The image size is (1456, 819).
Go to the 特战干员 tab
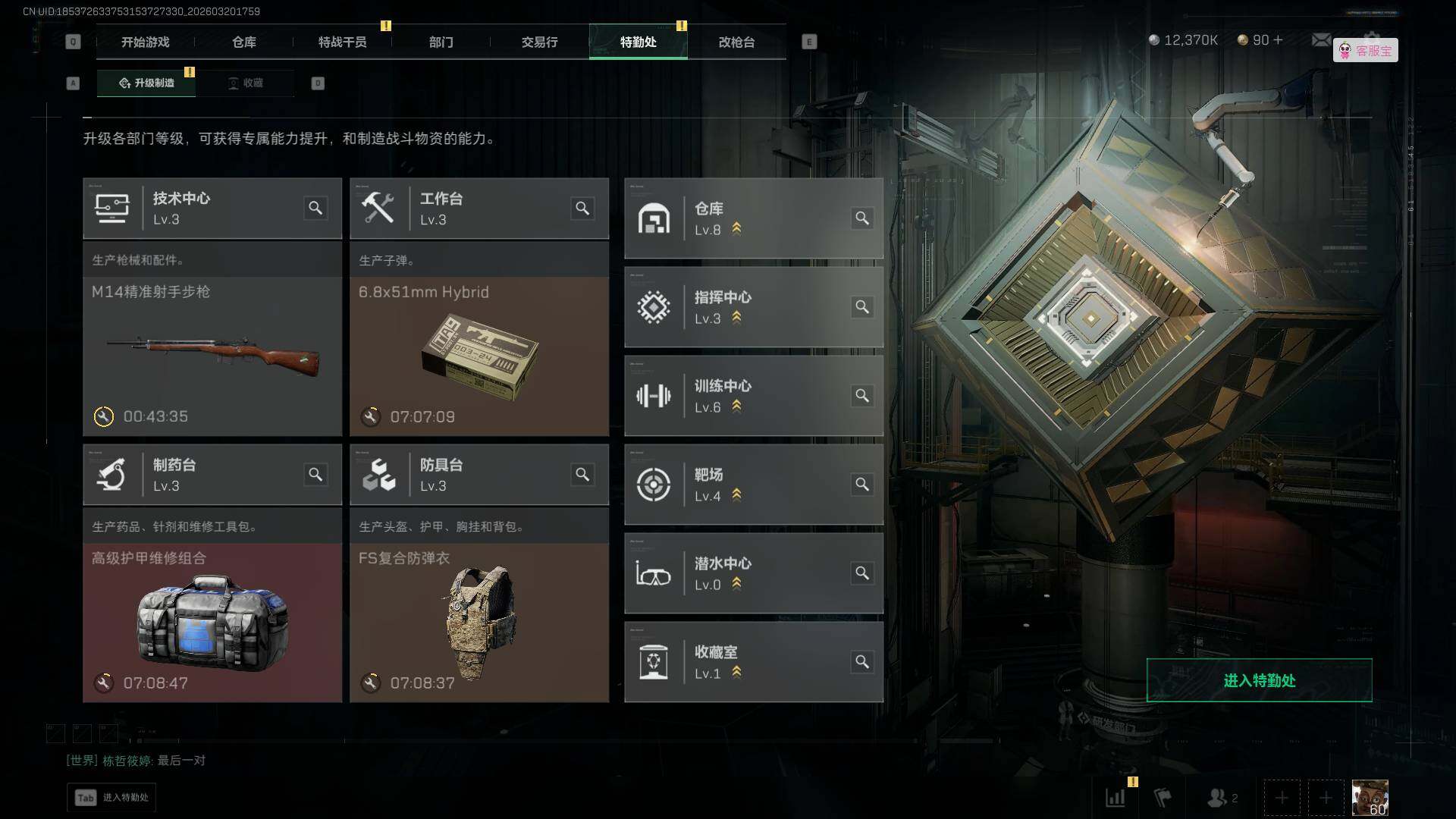click(343, 42)
